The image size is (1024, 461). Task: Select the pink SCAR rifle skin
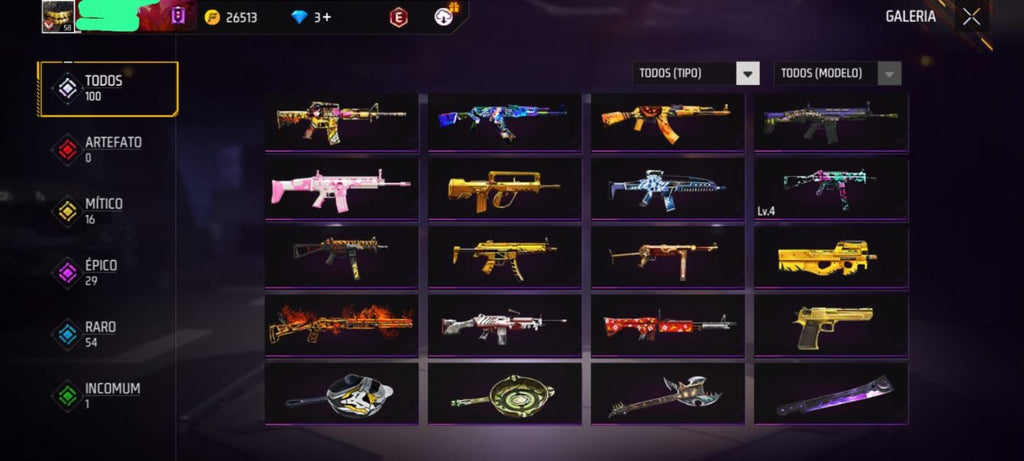coord(341,188)
